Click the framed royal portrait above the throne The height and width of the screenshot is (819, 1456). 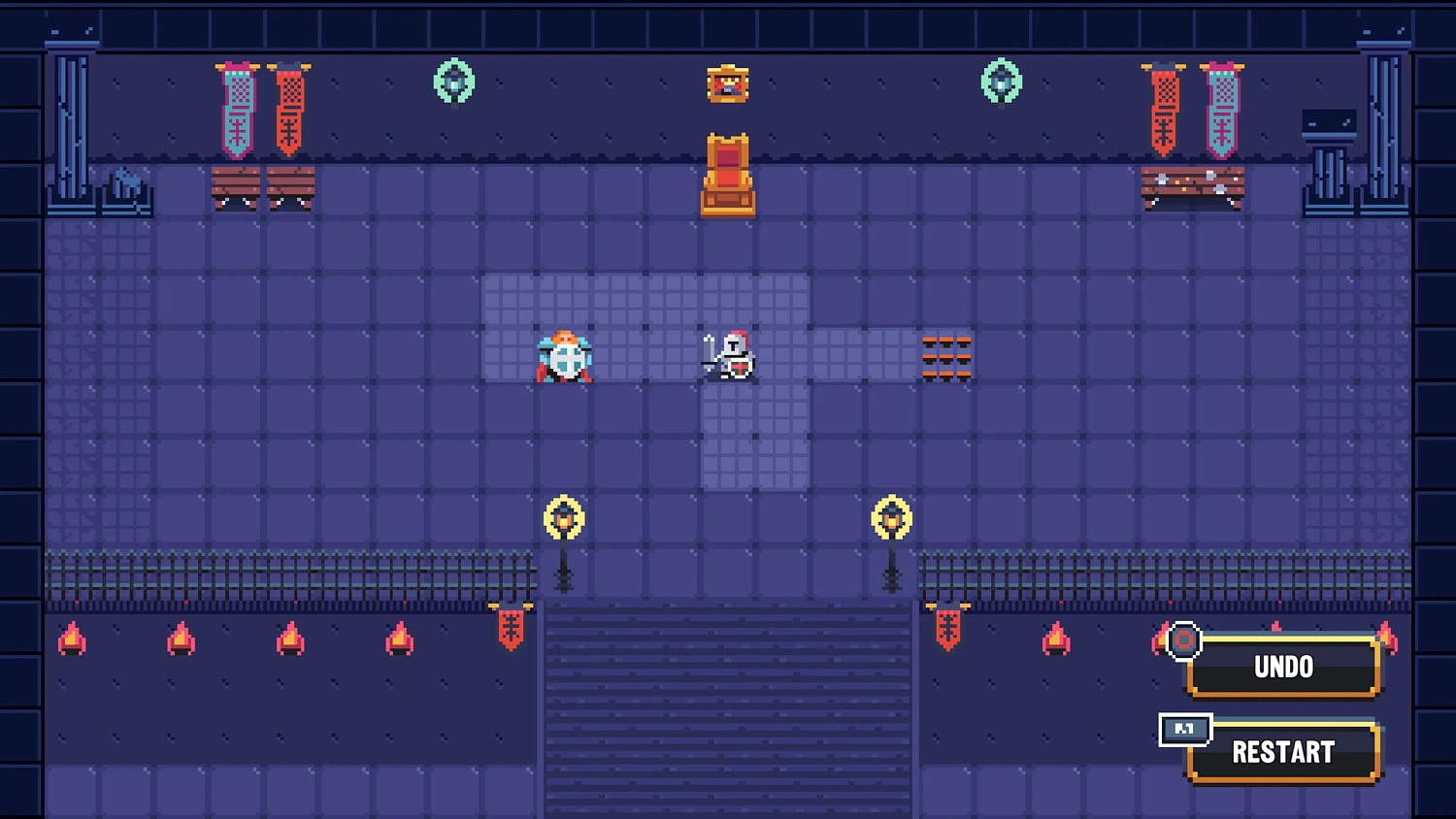728,83
